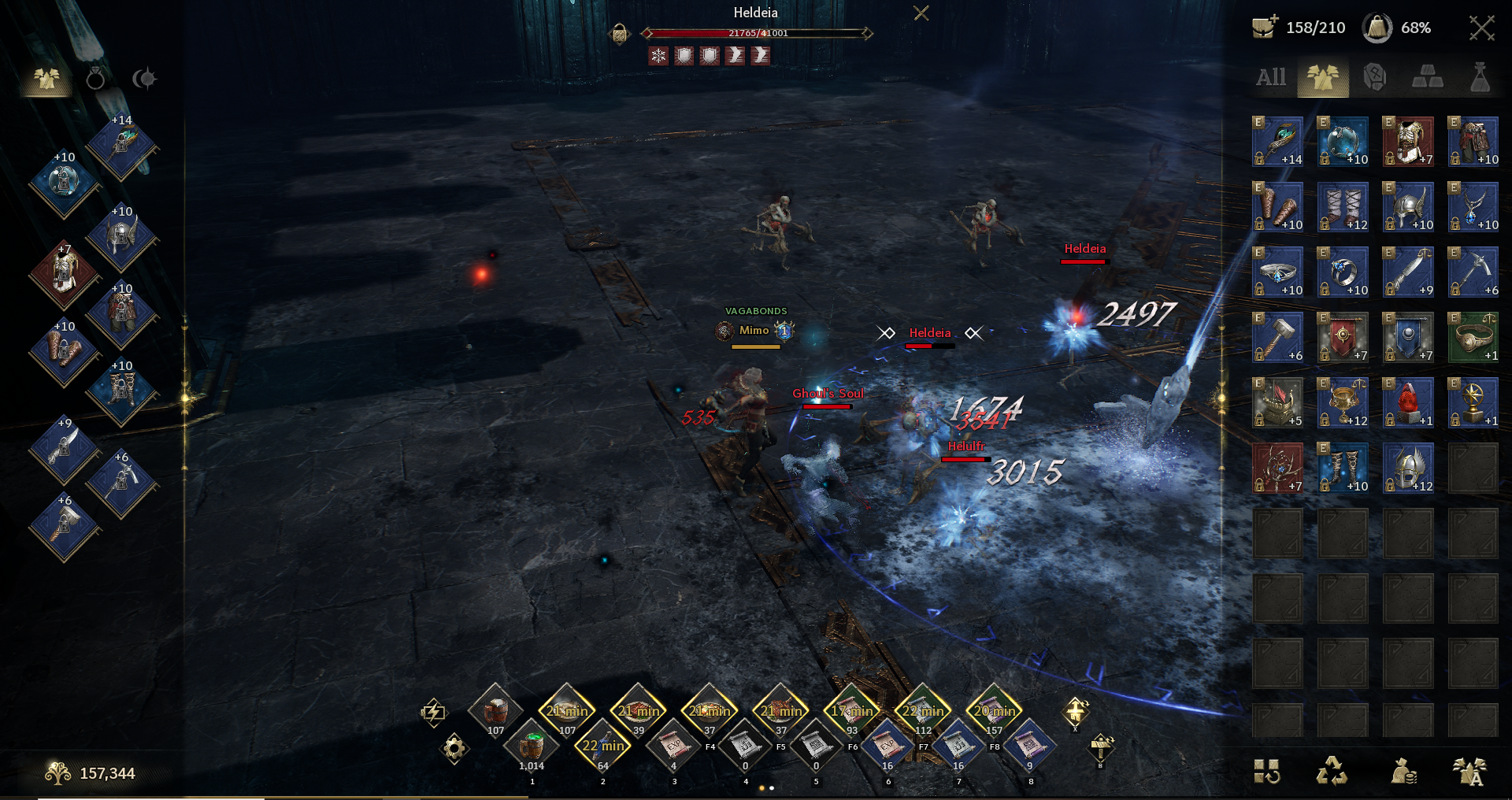Open the hotbar gear settings
Screen dimensions: 1512x800
[x=454, y=747]
